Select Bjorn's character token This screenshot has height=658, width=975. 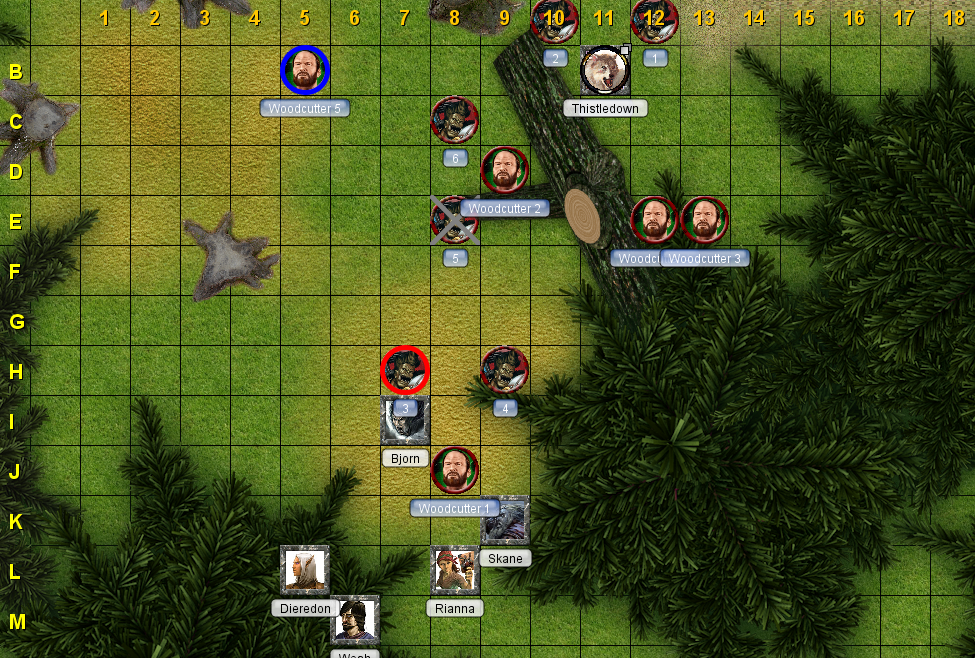pyautogui.click(x=405, y=420)
